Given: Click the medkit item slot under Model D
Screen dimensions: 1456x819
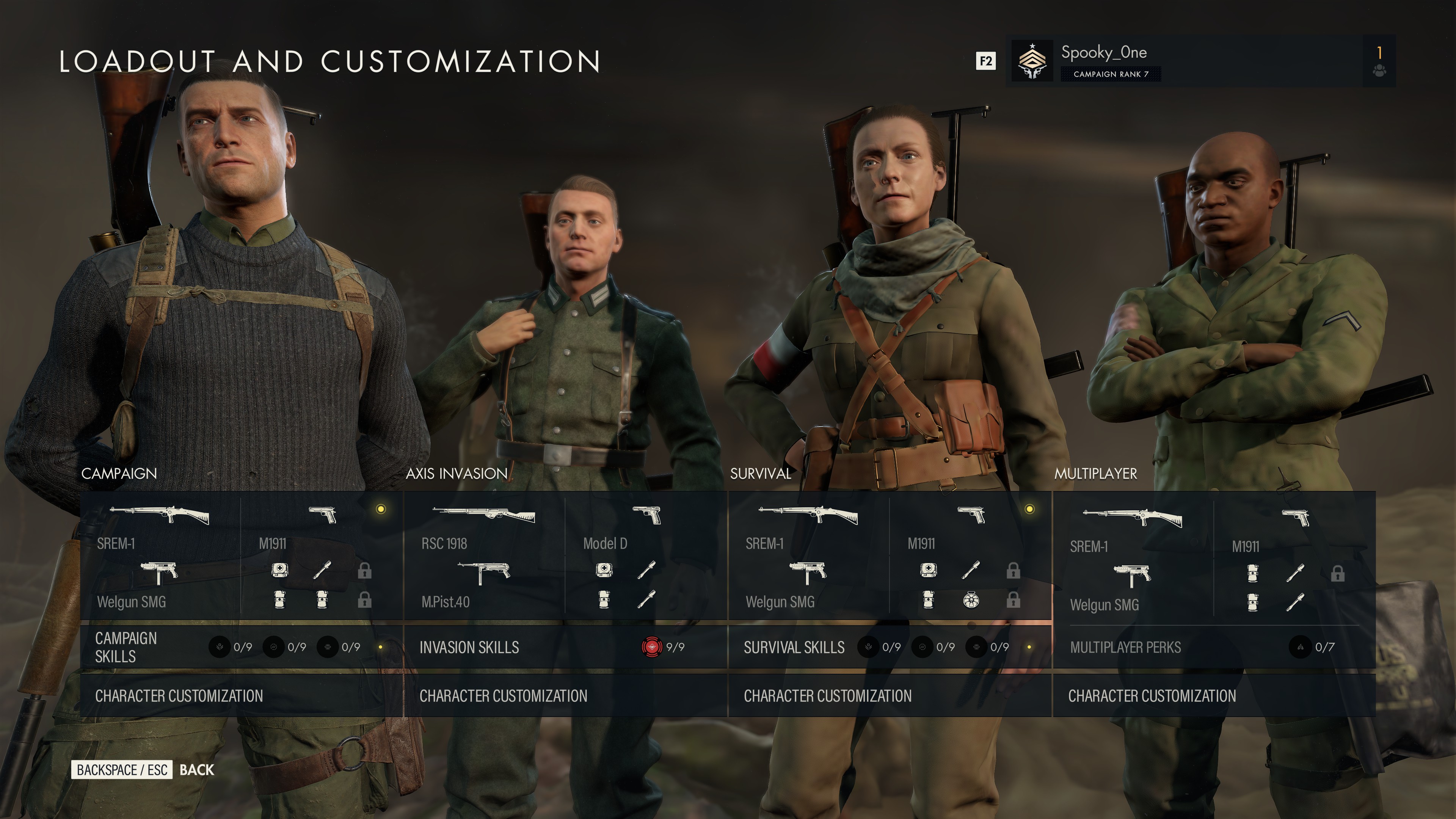Looking at the screenshot, I should [605, 571].
